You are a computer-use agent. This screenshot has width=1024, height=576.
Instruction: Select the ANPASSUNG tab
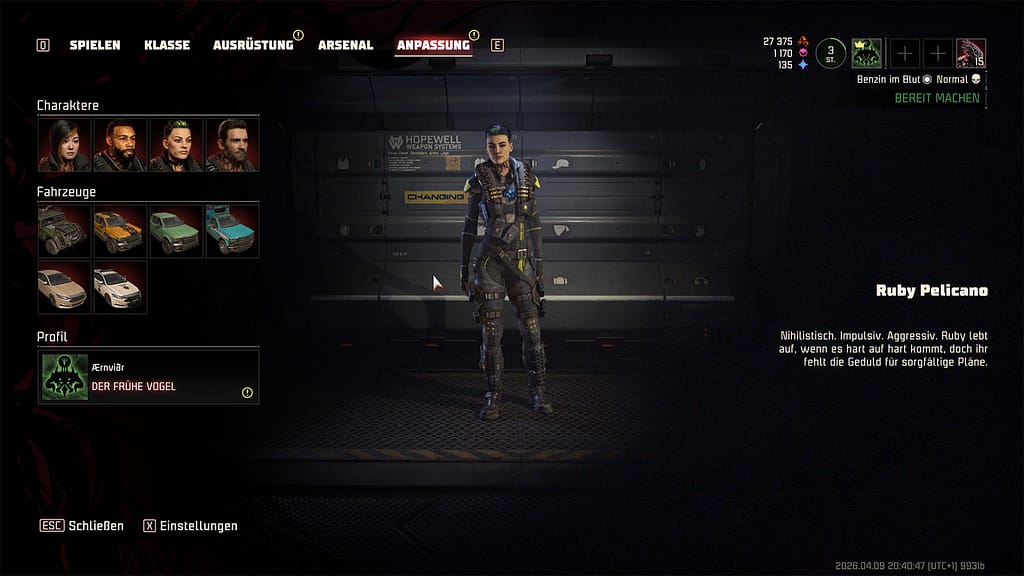pos(433,45)
